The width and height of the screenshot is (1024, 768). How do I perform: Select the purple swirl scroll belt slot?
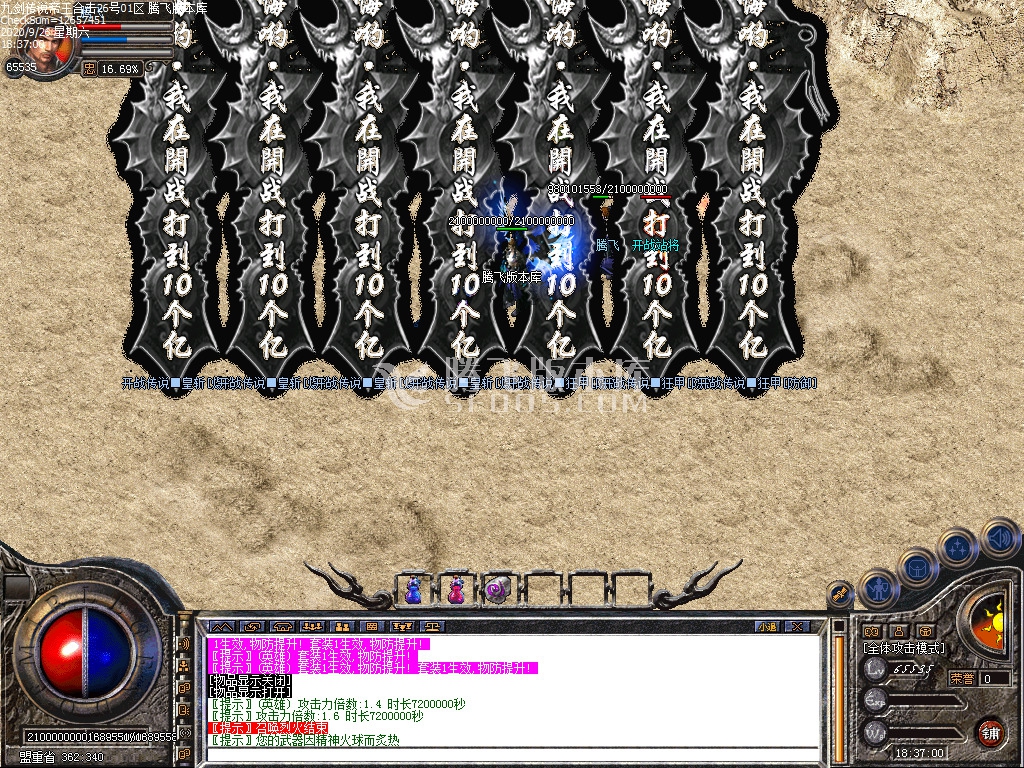pyautogui.click(x=499, y=590)
